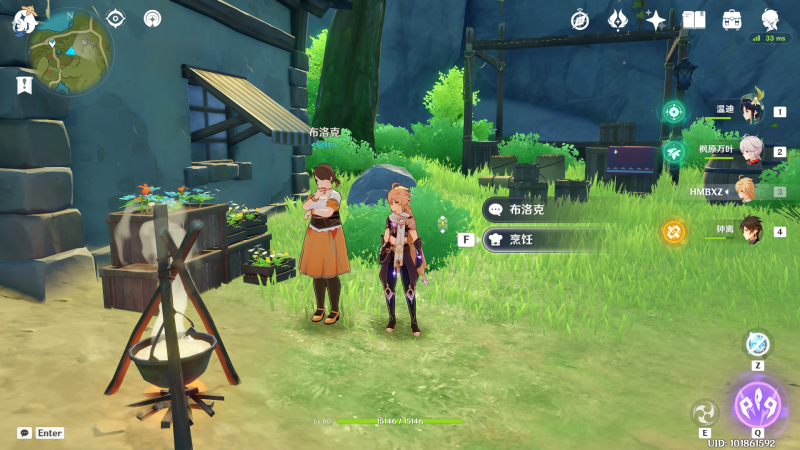This screenshot has width=800, height=450.
Task: Open the chat speech bubble
Action: tap(24, 433)
